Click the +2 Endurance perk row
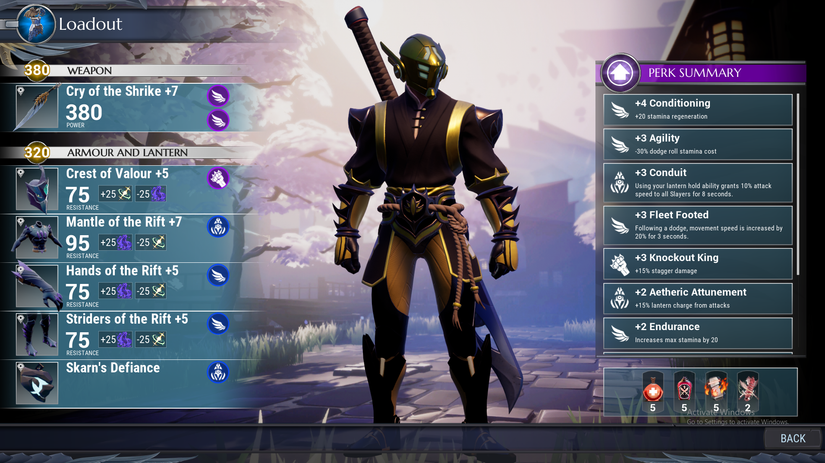825x463 pixels. [x=699, y=332]
